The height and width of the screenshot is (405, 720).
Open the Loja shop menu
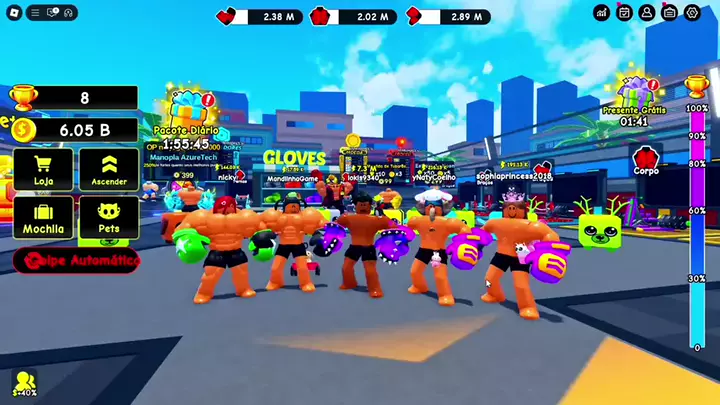43,169
